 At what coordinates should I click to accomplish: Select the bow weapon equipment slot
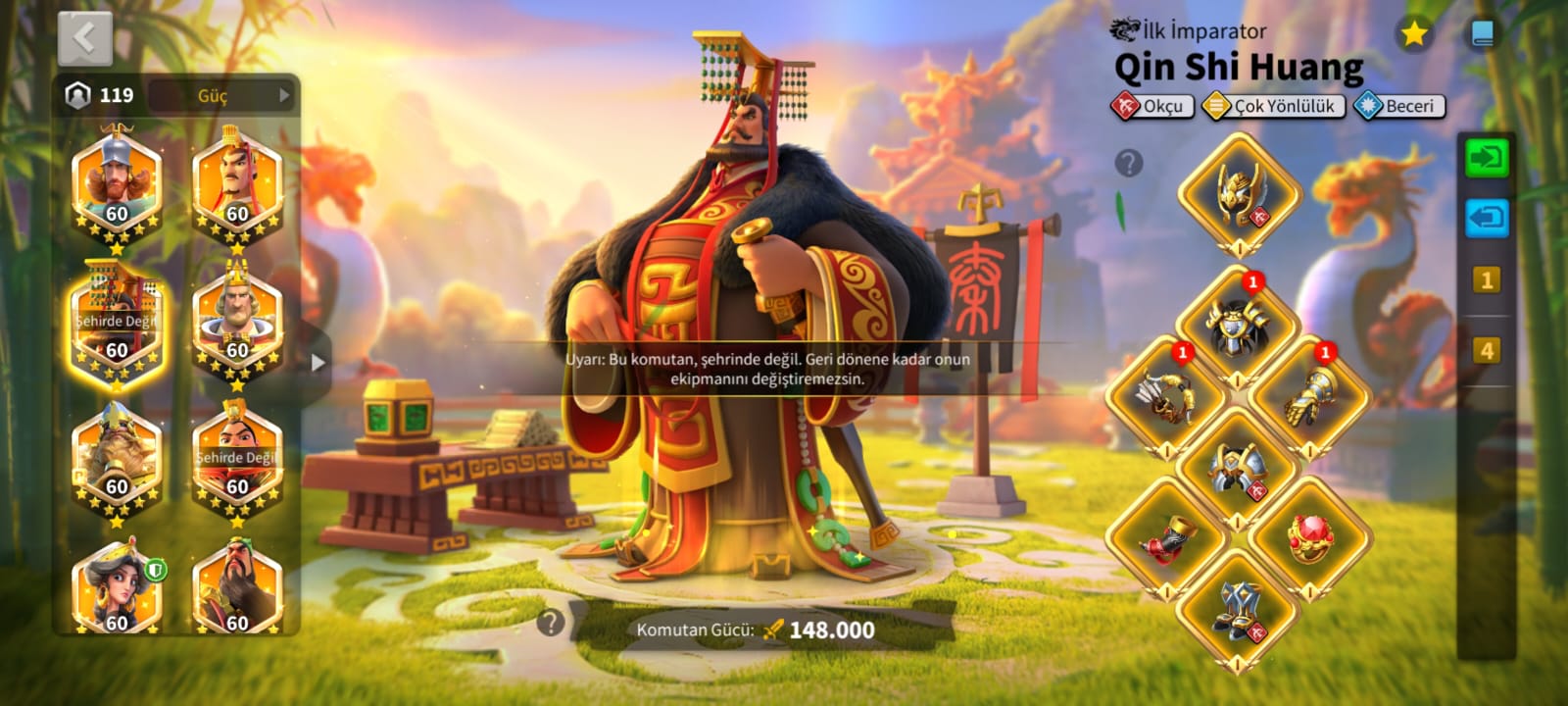pos(1166,397)
